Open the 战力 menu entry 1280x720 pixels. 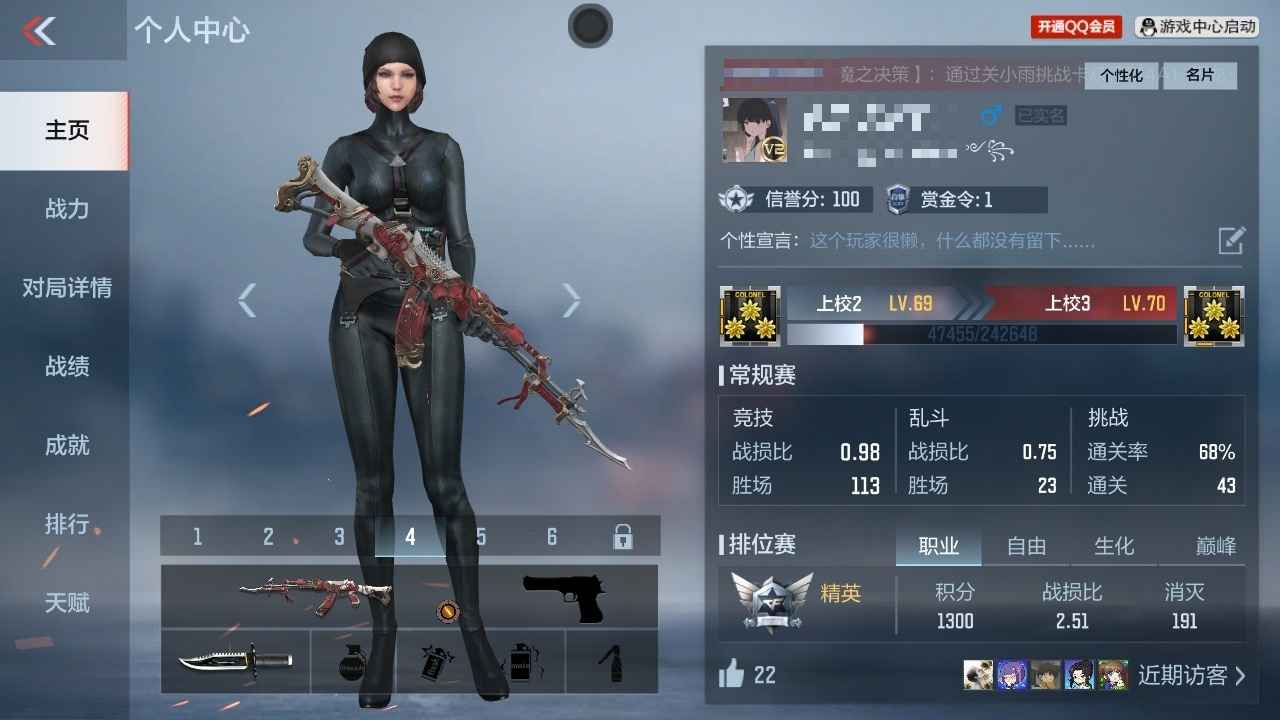(66, 209)
